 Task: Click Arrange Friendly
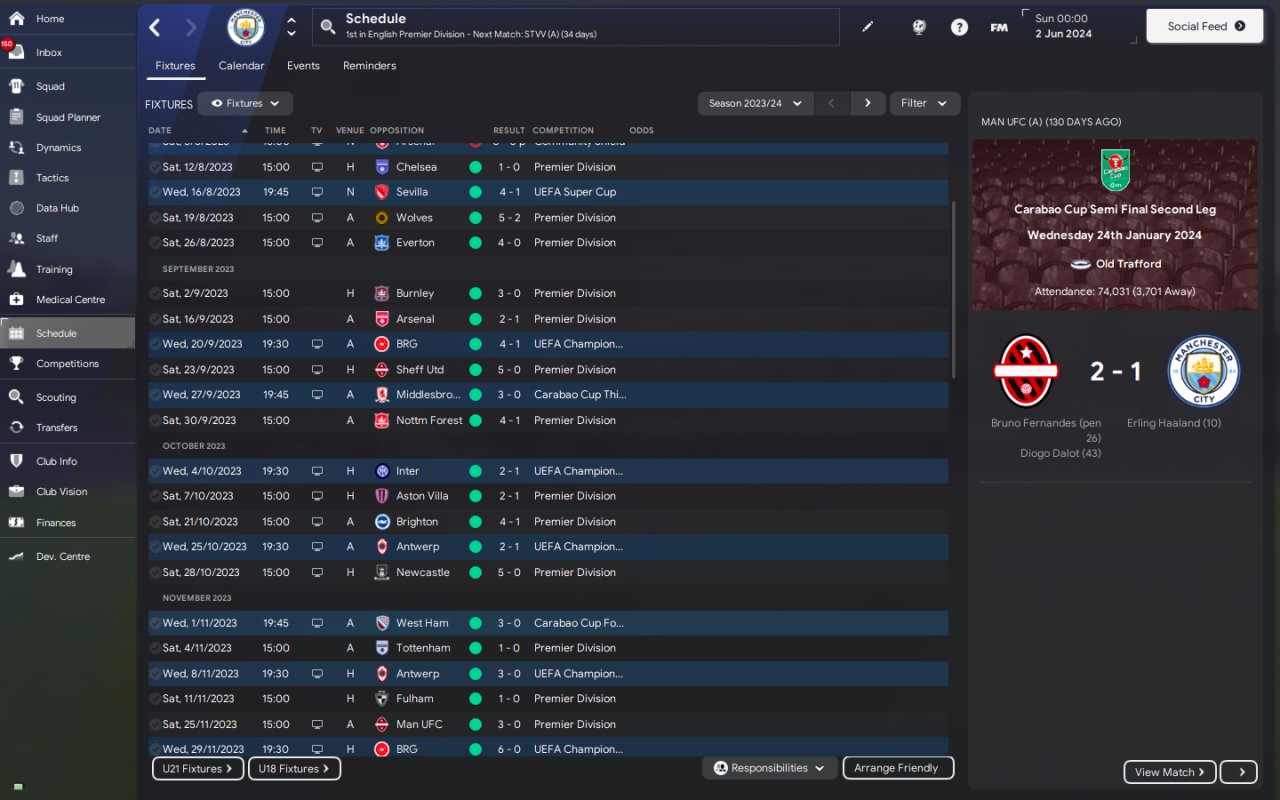click(x=897, y=768)
